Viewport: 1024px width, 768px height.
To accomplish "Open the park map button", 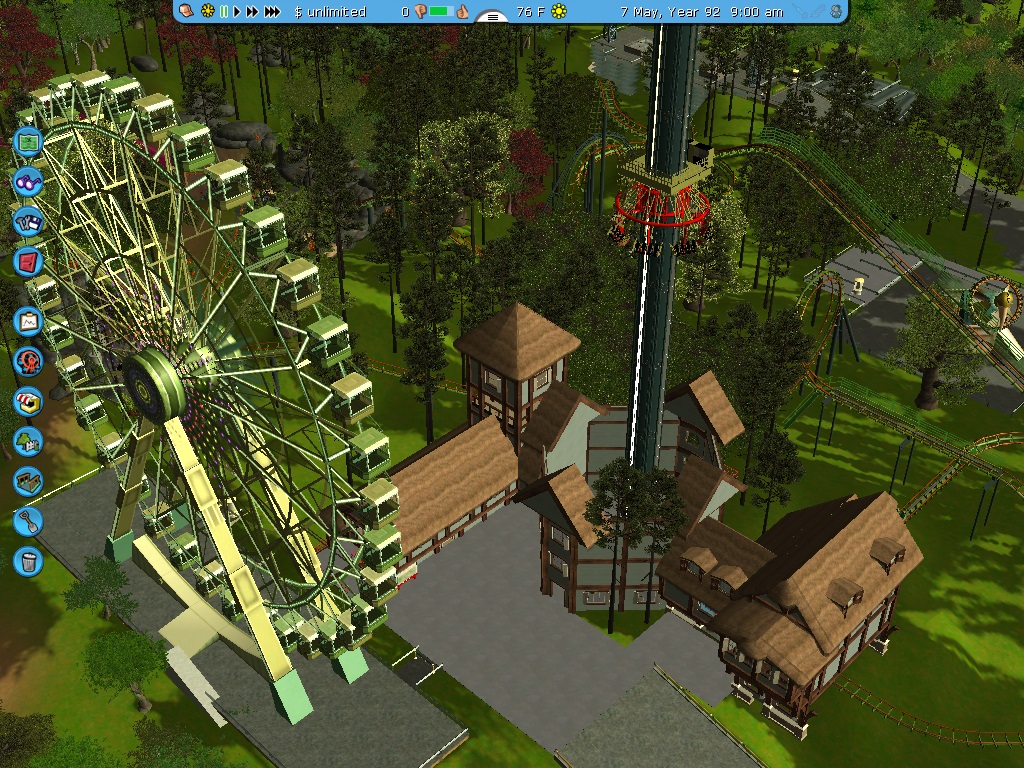I will tap(27, 143).
